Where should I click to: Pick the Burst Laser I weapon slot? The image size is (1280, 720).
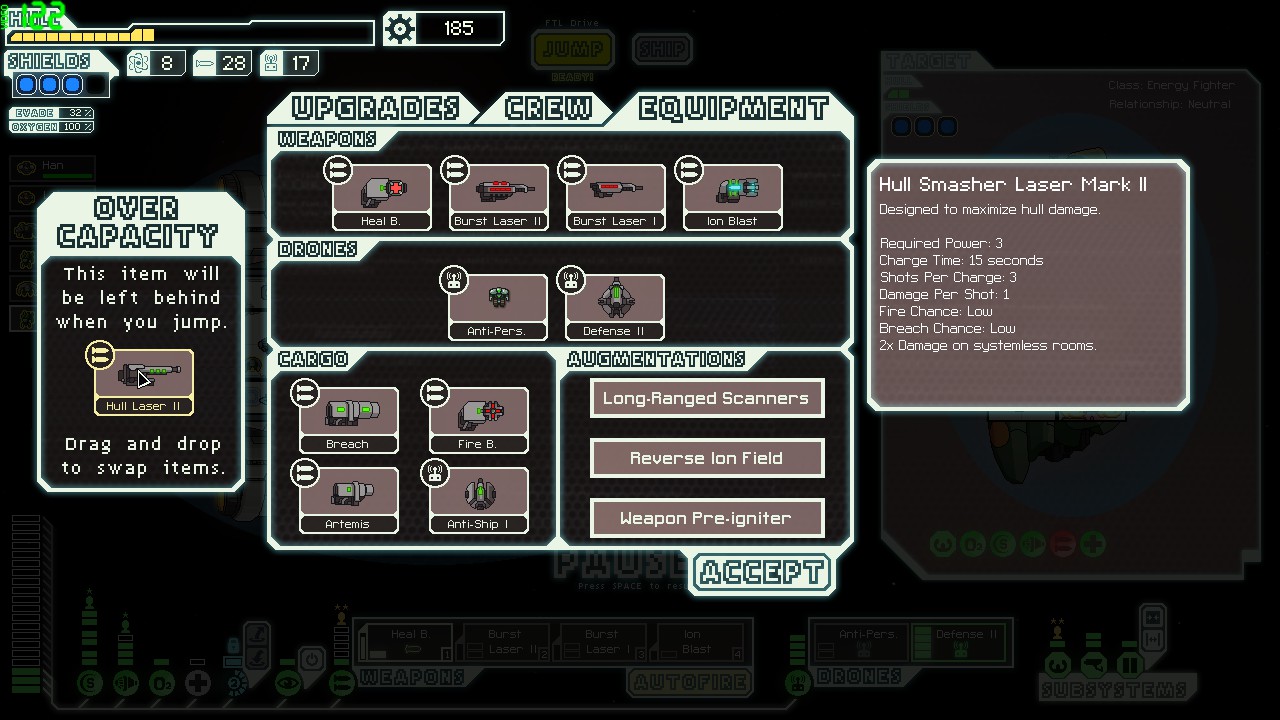coord(615,197)
